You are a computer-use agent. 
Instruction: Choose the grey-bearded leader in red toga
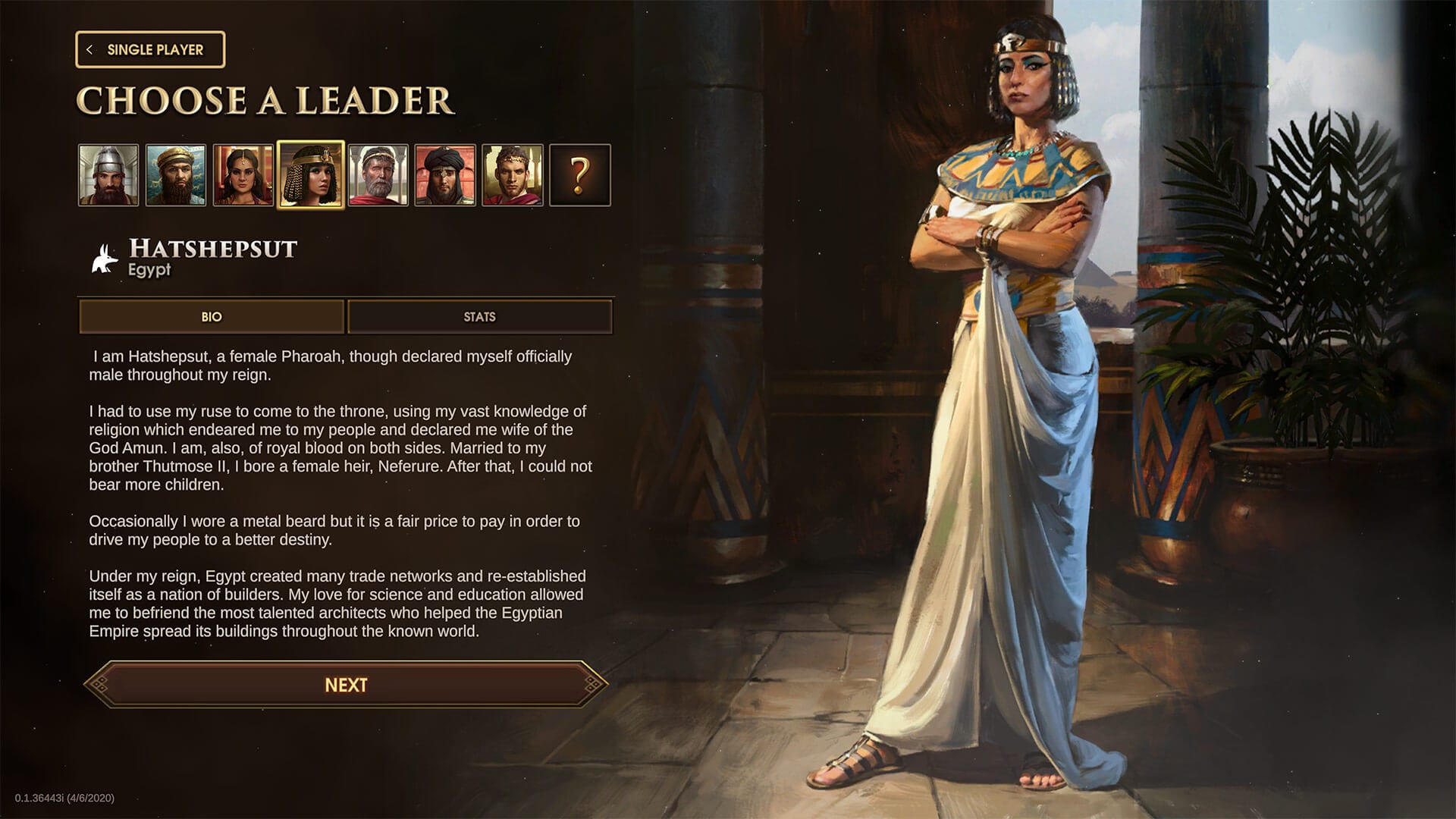tap(378, 175)
